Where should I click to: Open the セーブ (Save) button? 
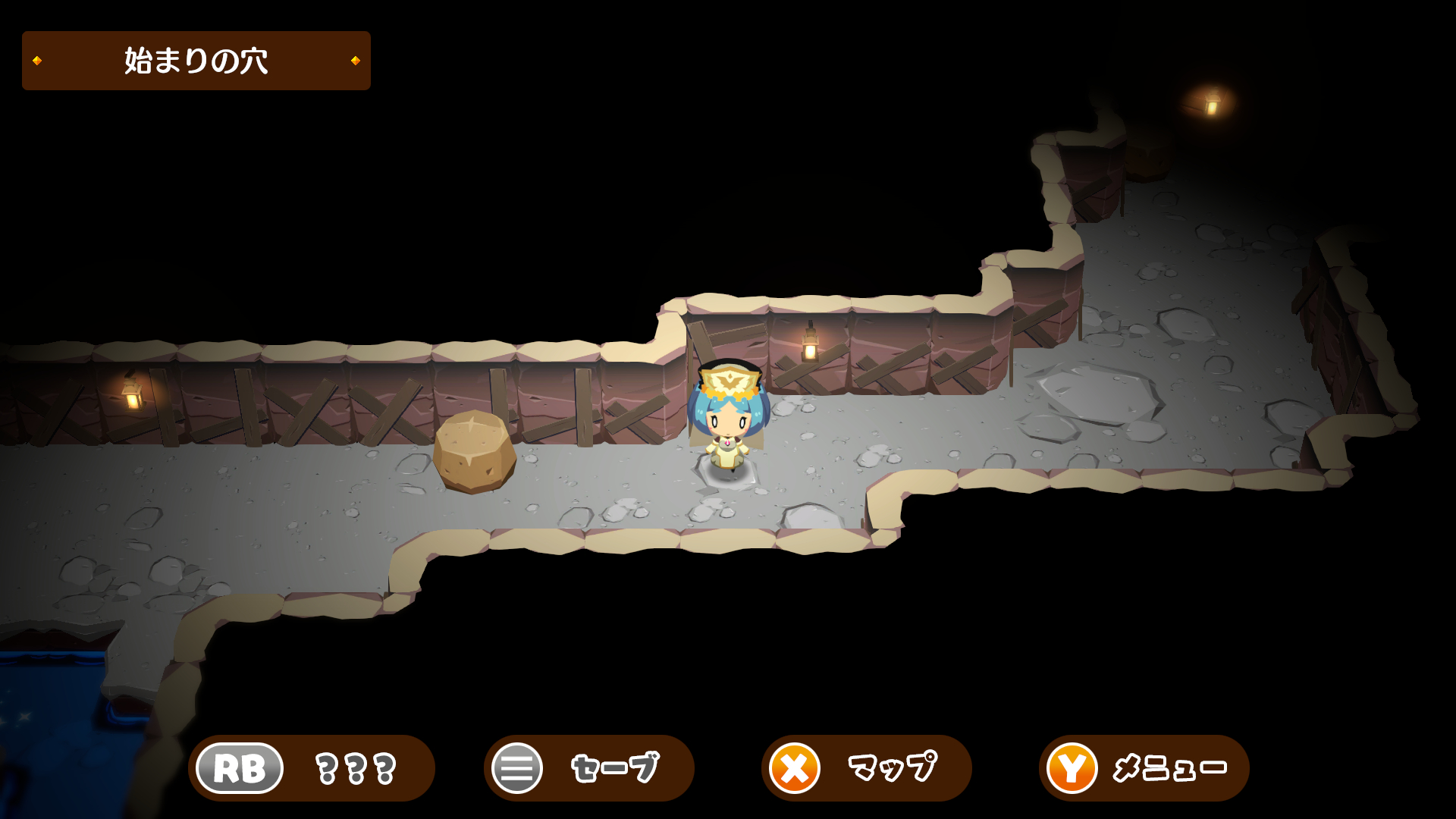pos(588,768)
